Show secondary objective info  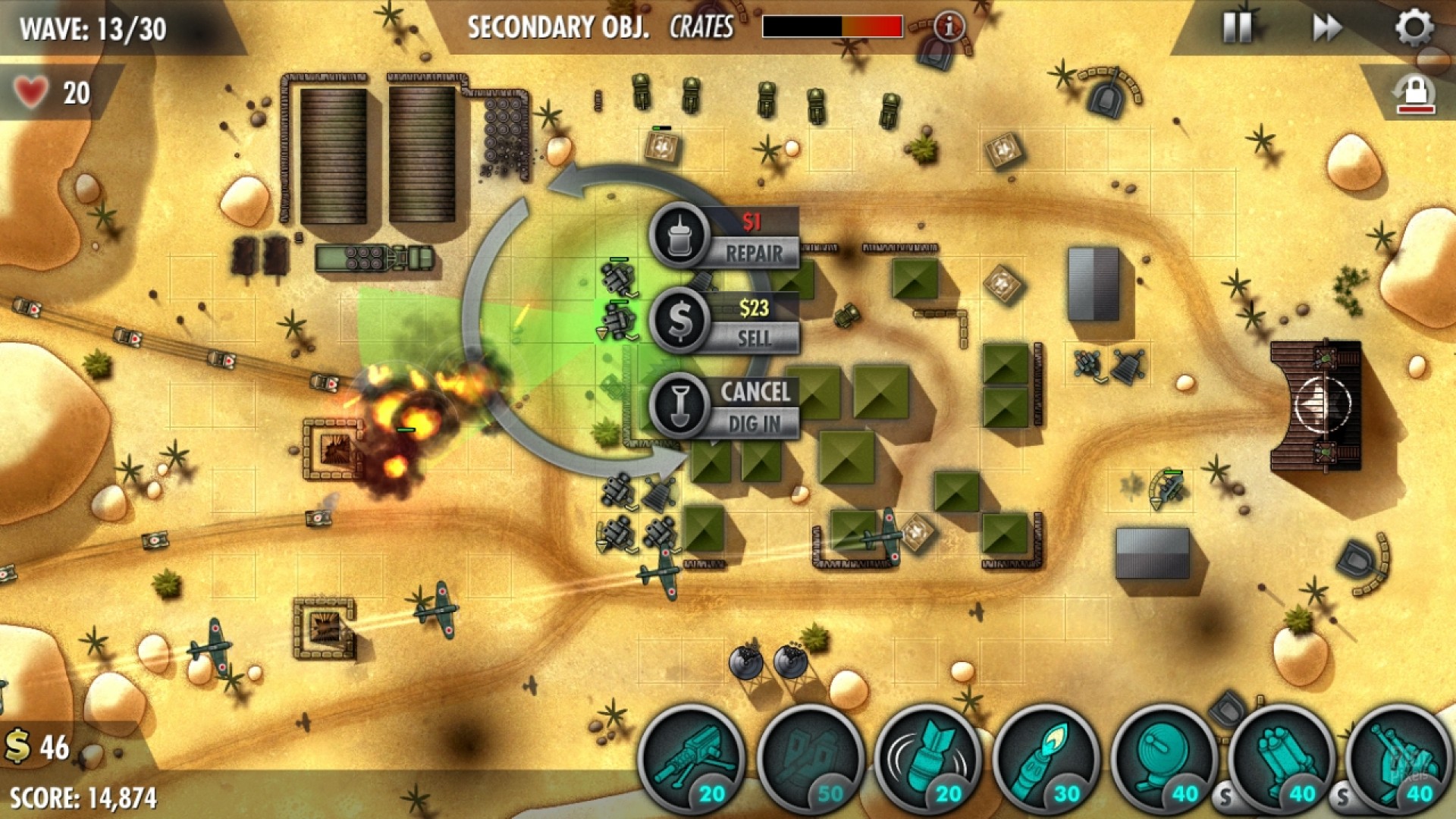948,27
